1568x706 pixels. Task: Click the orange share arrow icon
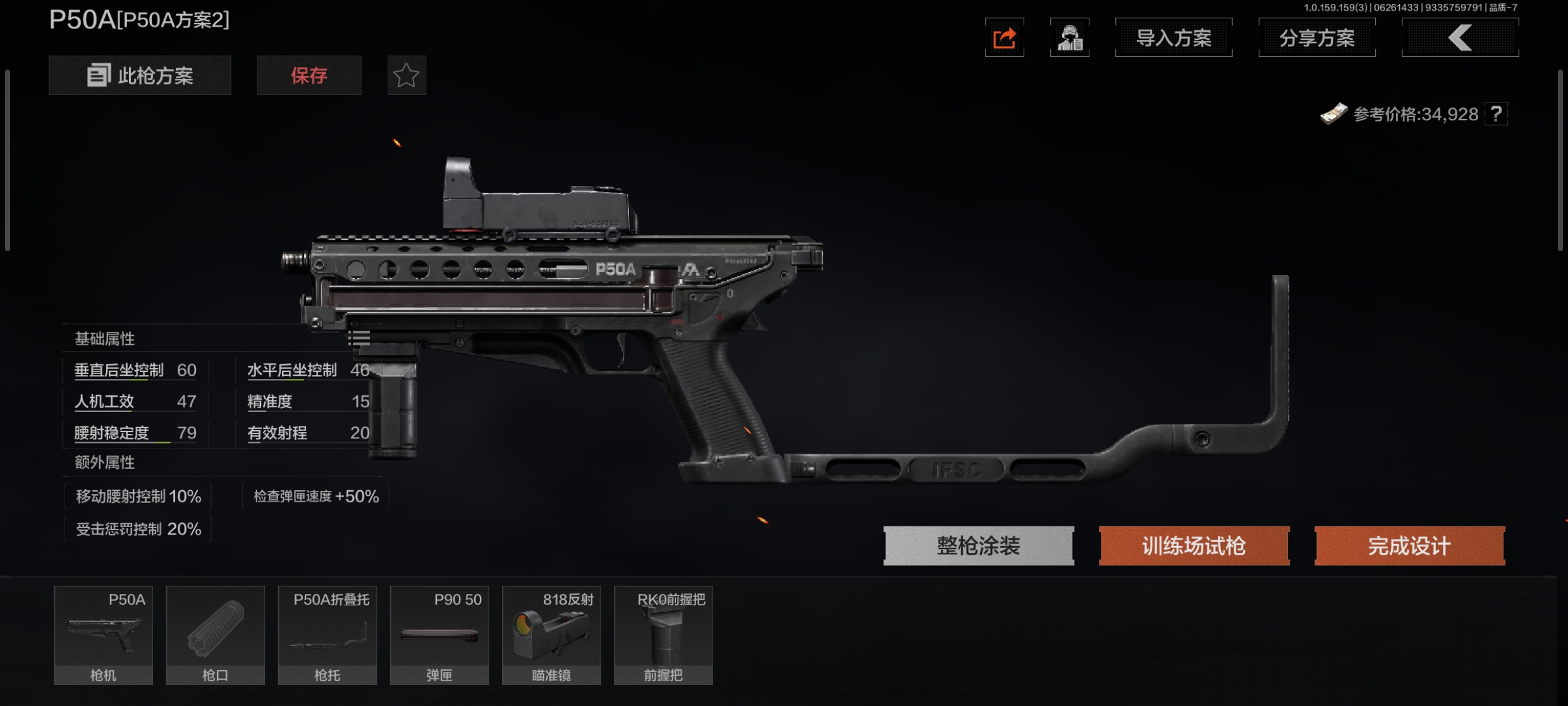point(1004,38)
